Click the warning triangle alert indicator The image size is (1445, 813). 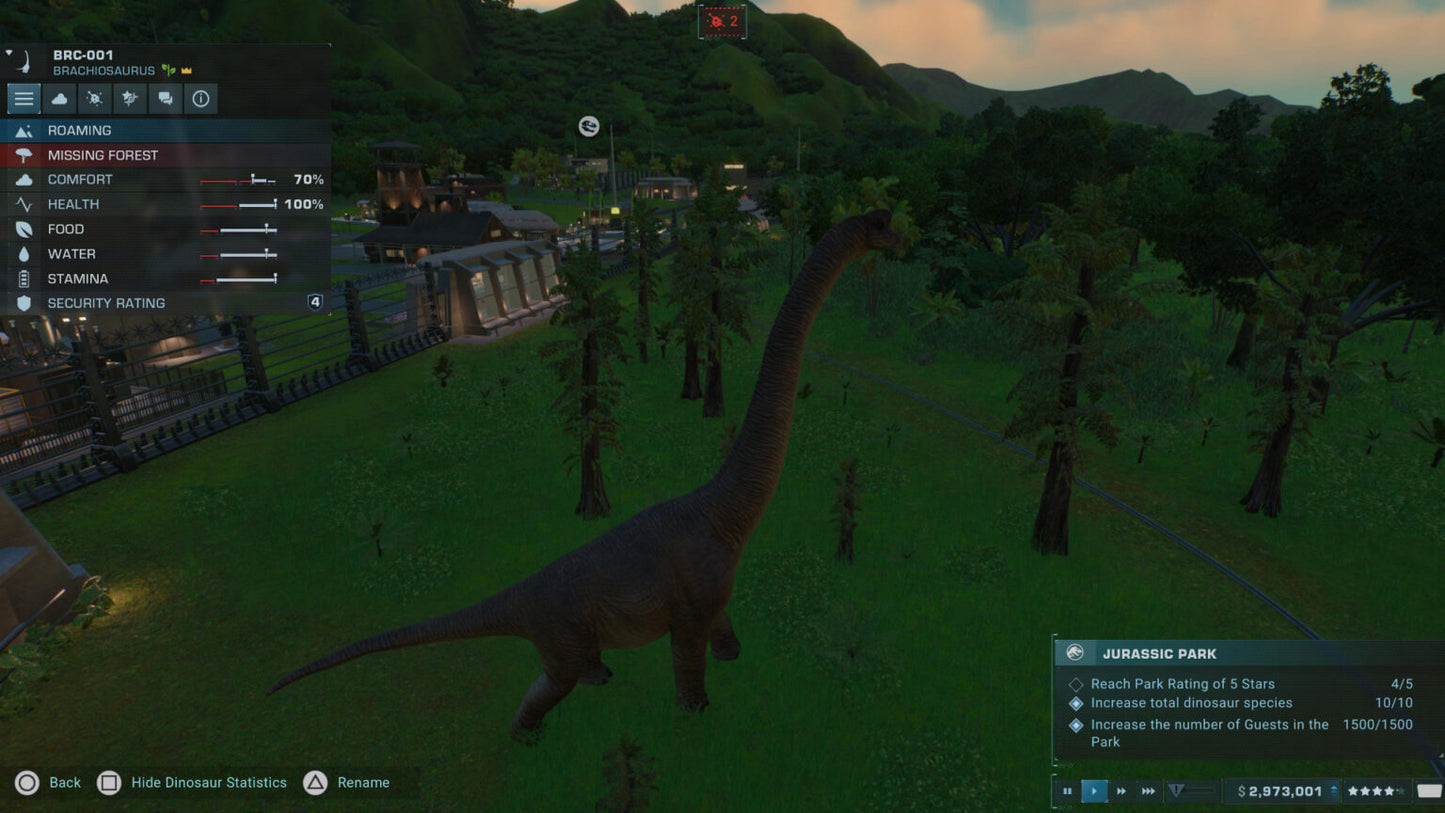[x=1177, y=791]
